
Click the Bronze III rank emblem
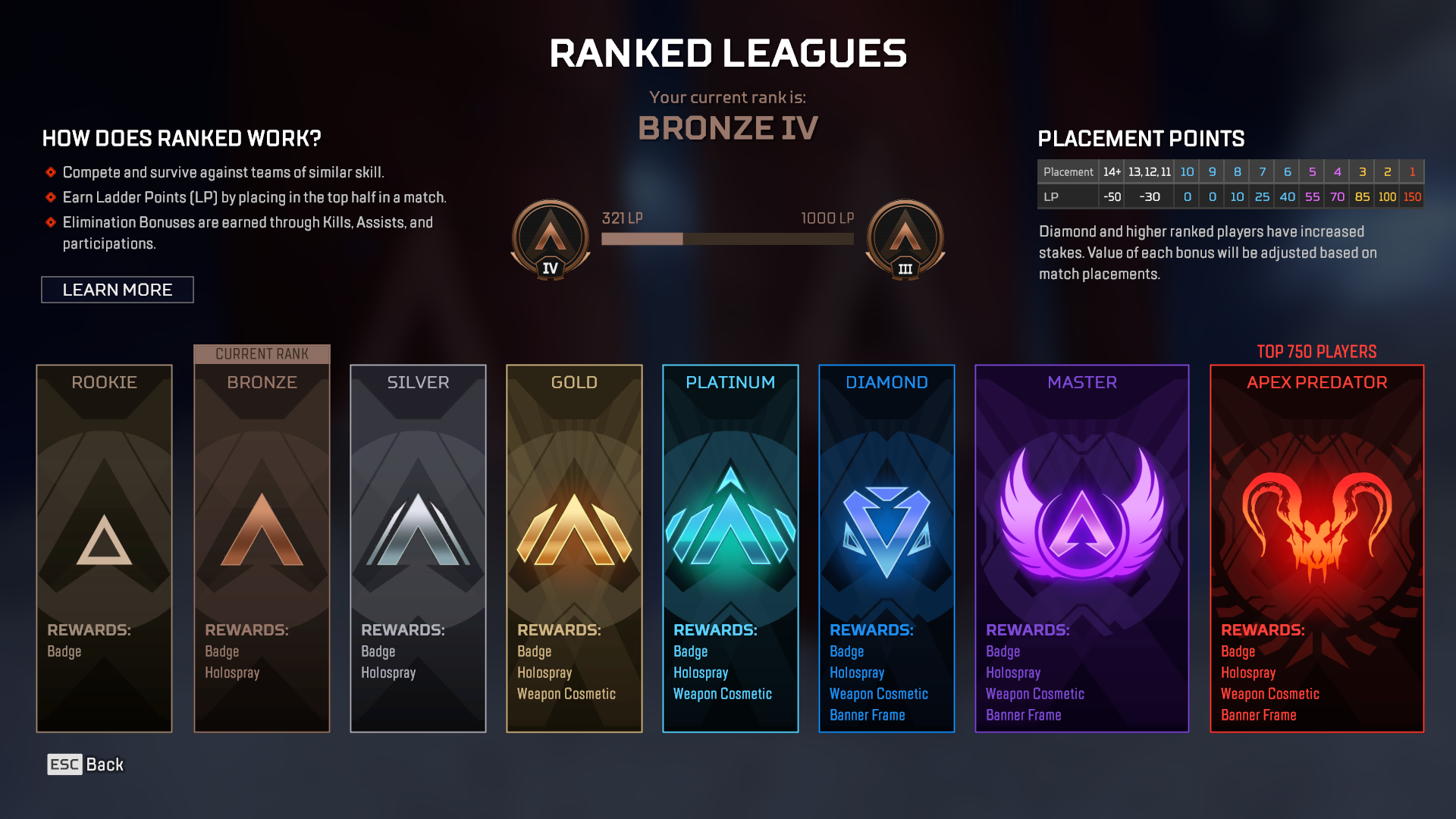(x=905, y=237)
